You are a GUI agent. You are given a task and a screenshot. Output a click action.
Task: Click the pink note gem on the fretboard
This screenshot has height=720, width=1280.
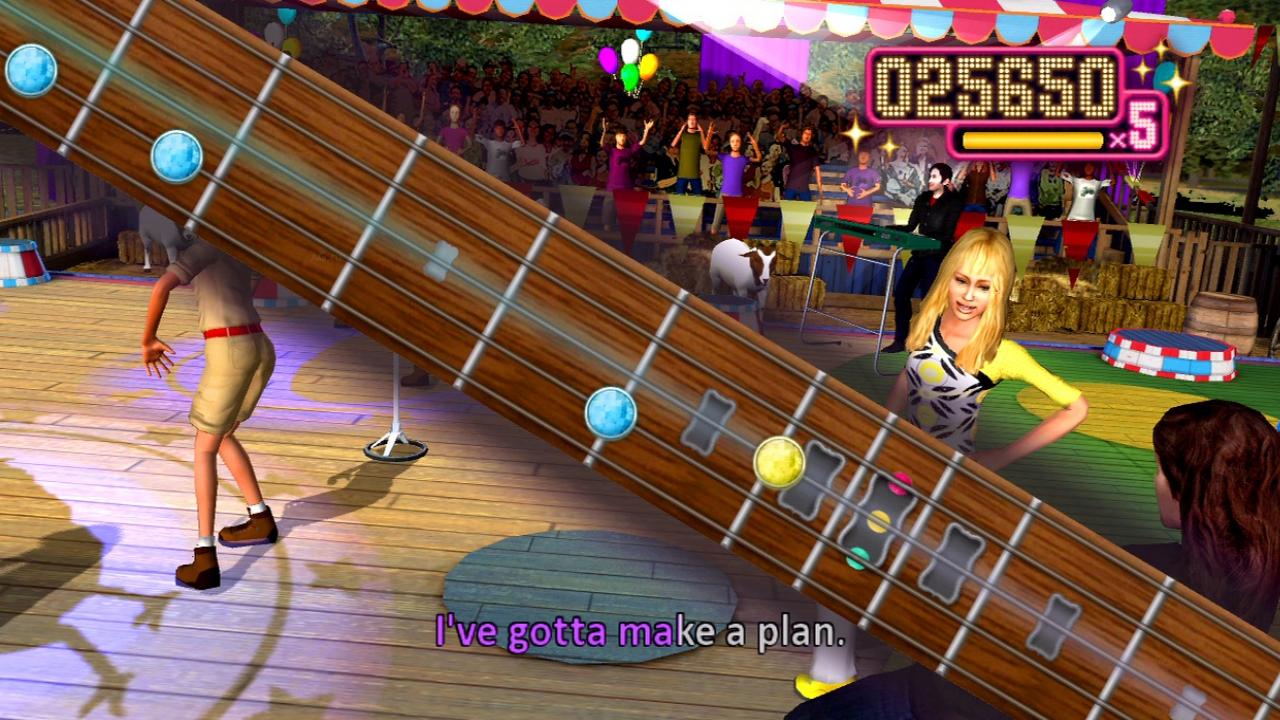899,483
